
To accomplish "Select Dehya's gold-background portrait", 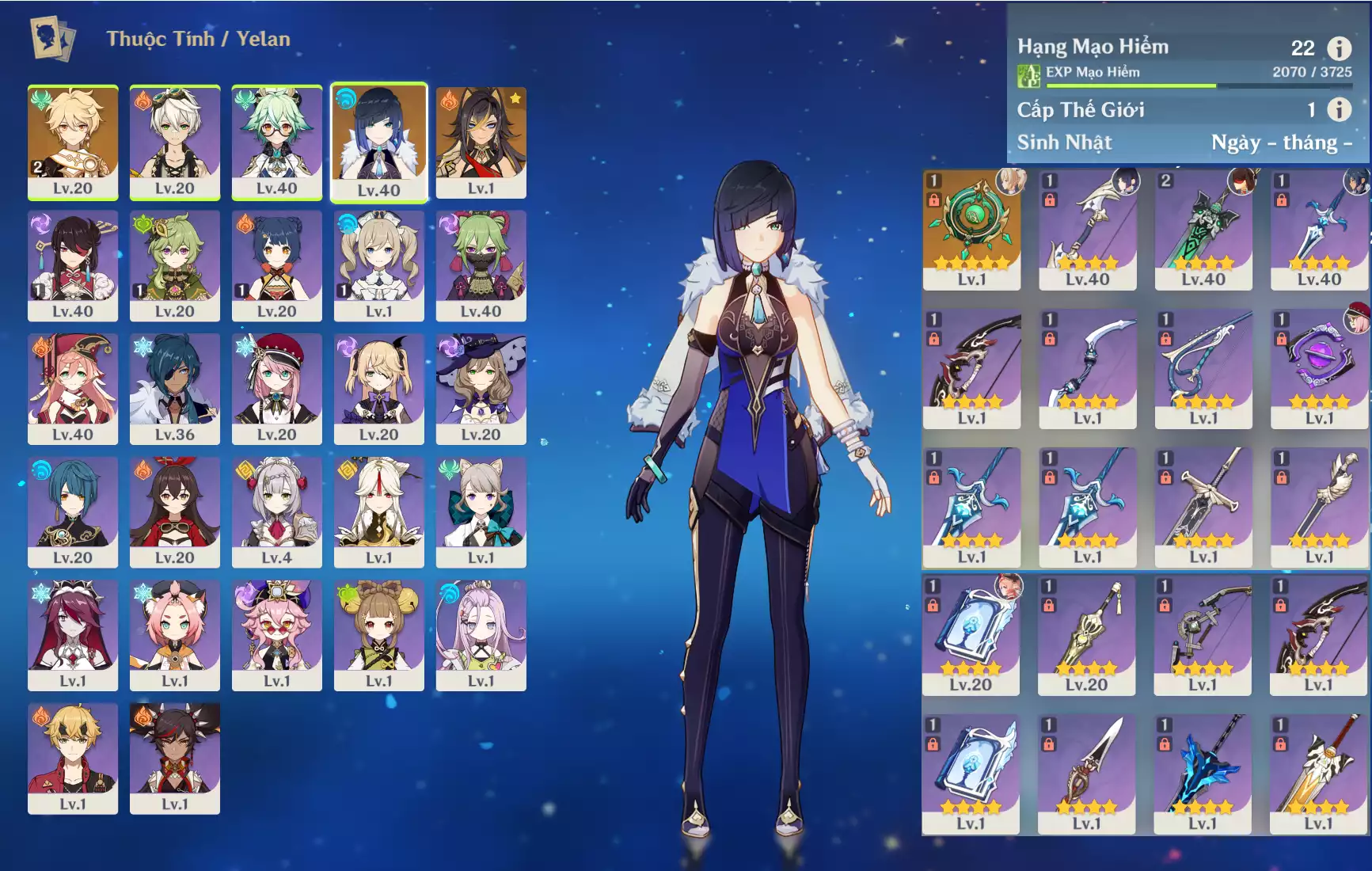I will click(481, 143).
